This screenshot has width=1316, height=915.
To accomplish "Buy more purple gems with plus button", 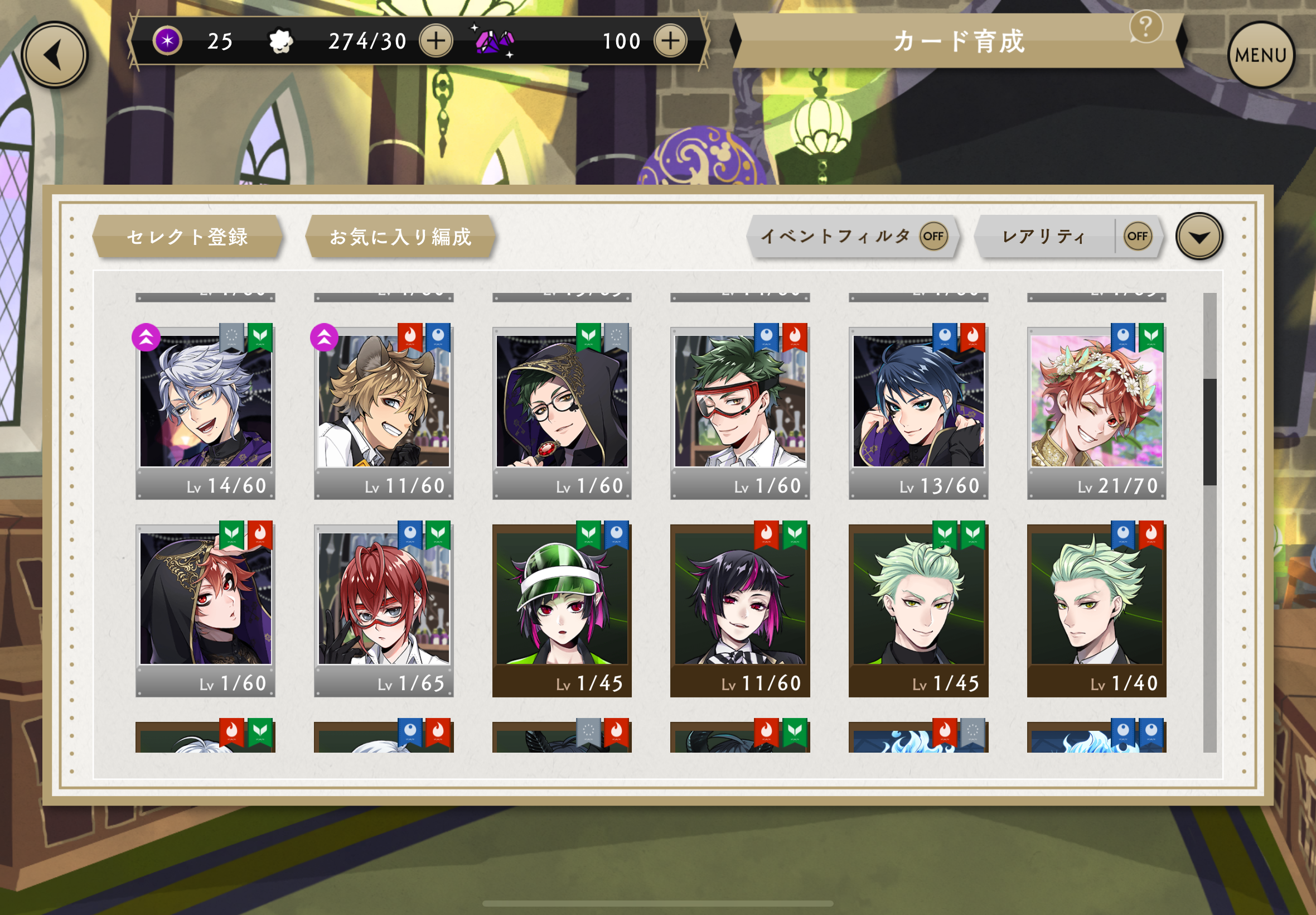I will click(670, 41).
